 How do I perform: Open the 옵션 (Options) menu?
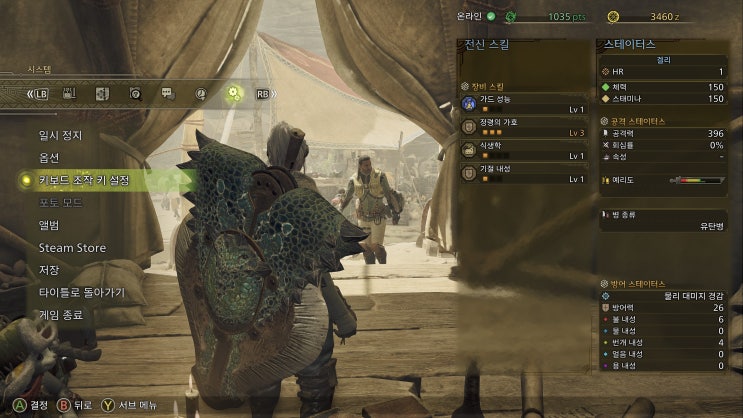click(x=49, y=158)
